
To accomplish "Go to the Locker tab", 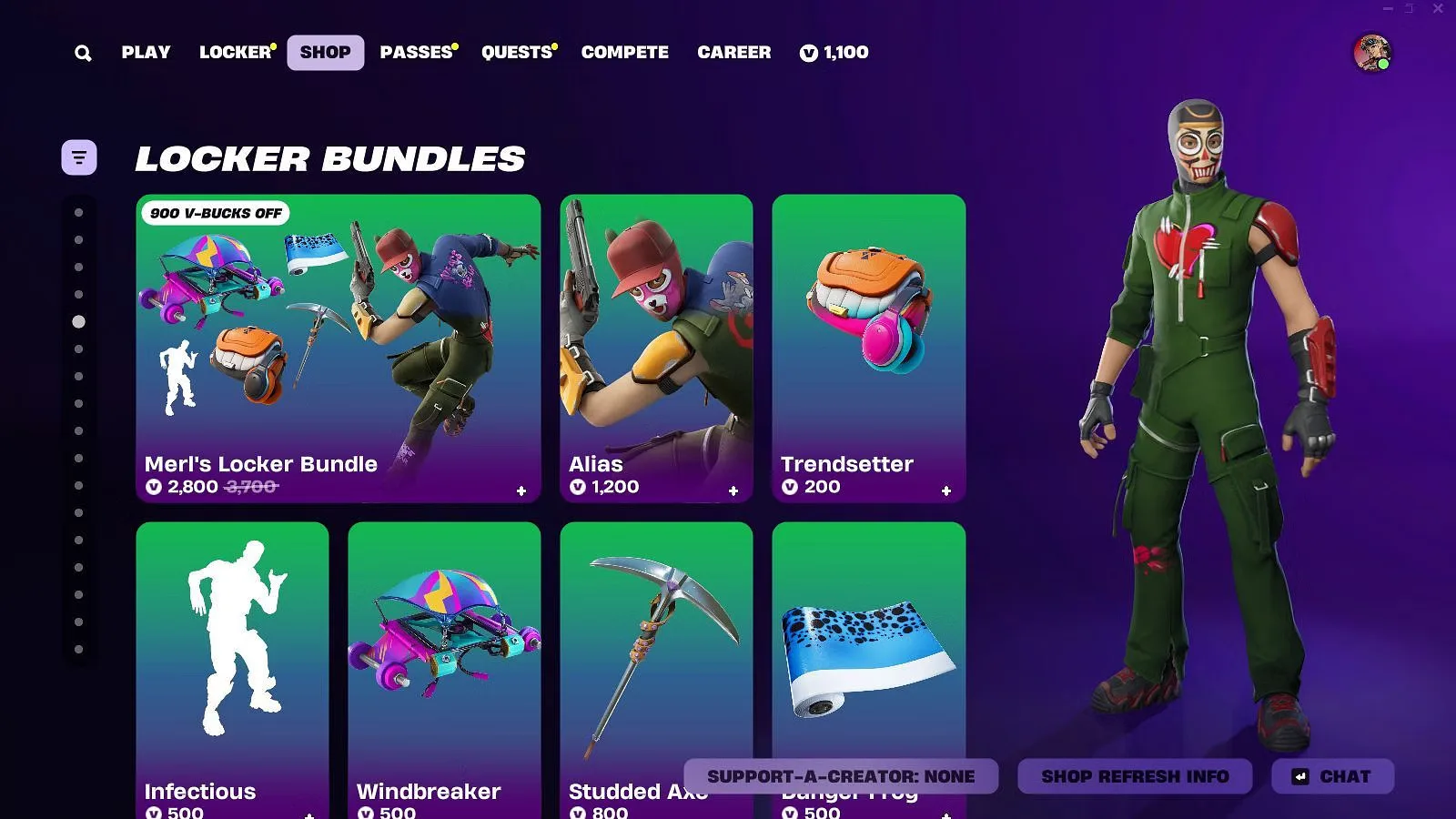I will click(235, 52).
